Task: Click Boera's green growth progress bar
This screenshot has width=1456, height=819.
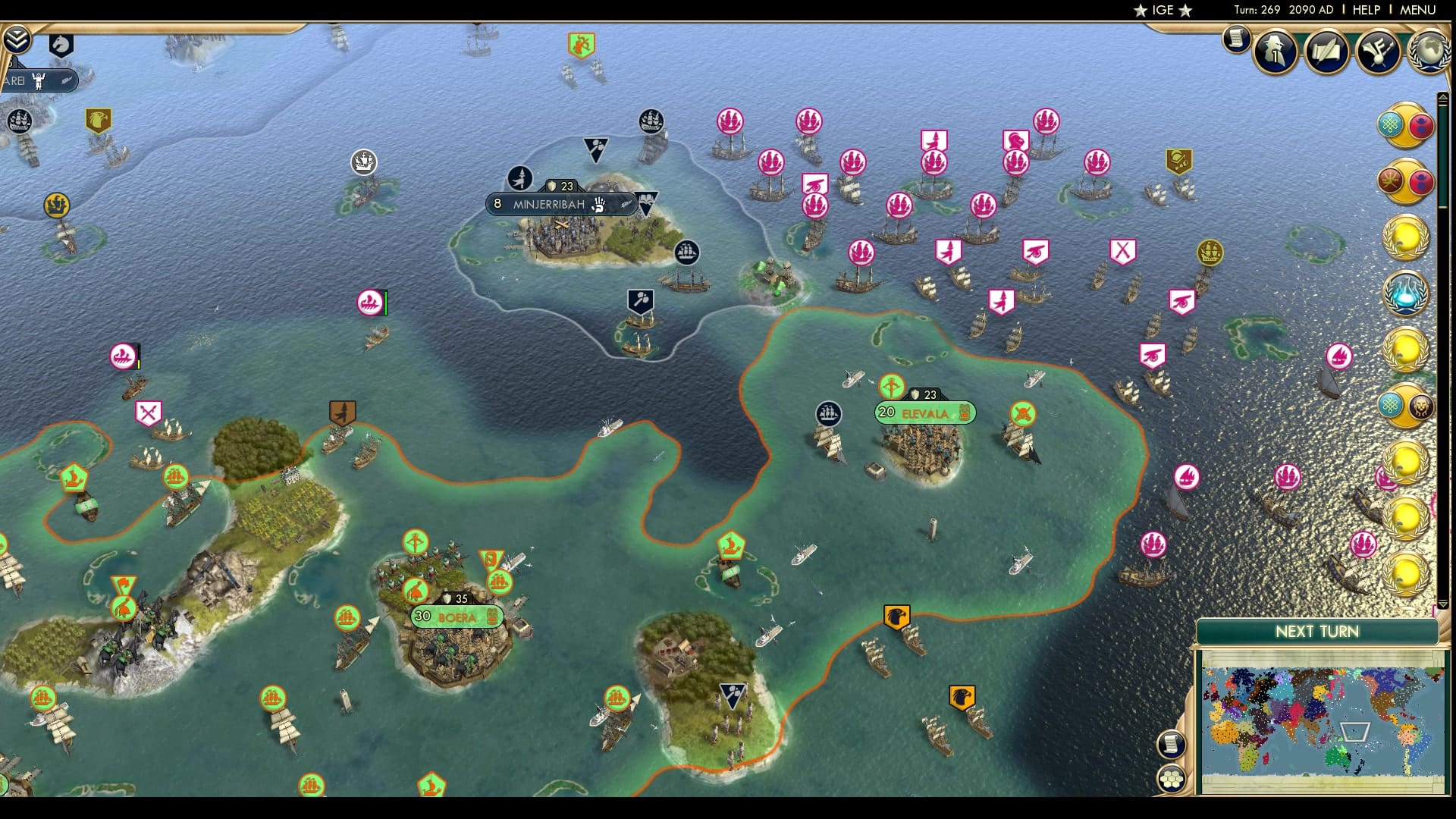Action: pos(455,617)
